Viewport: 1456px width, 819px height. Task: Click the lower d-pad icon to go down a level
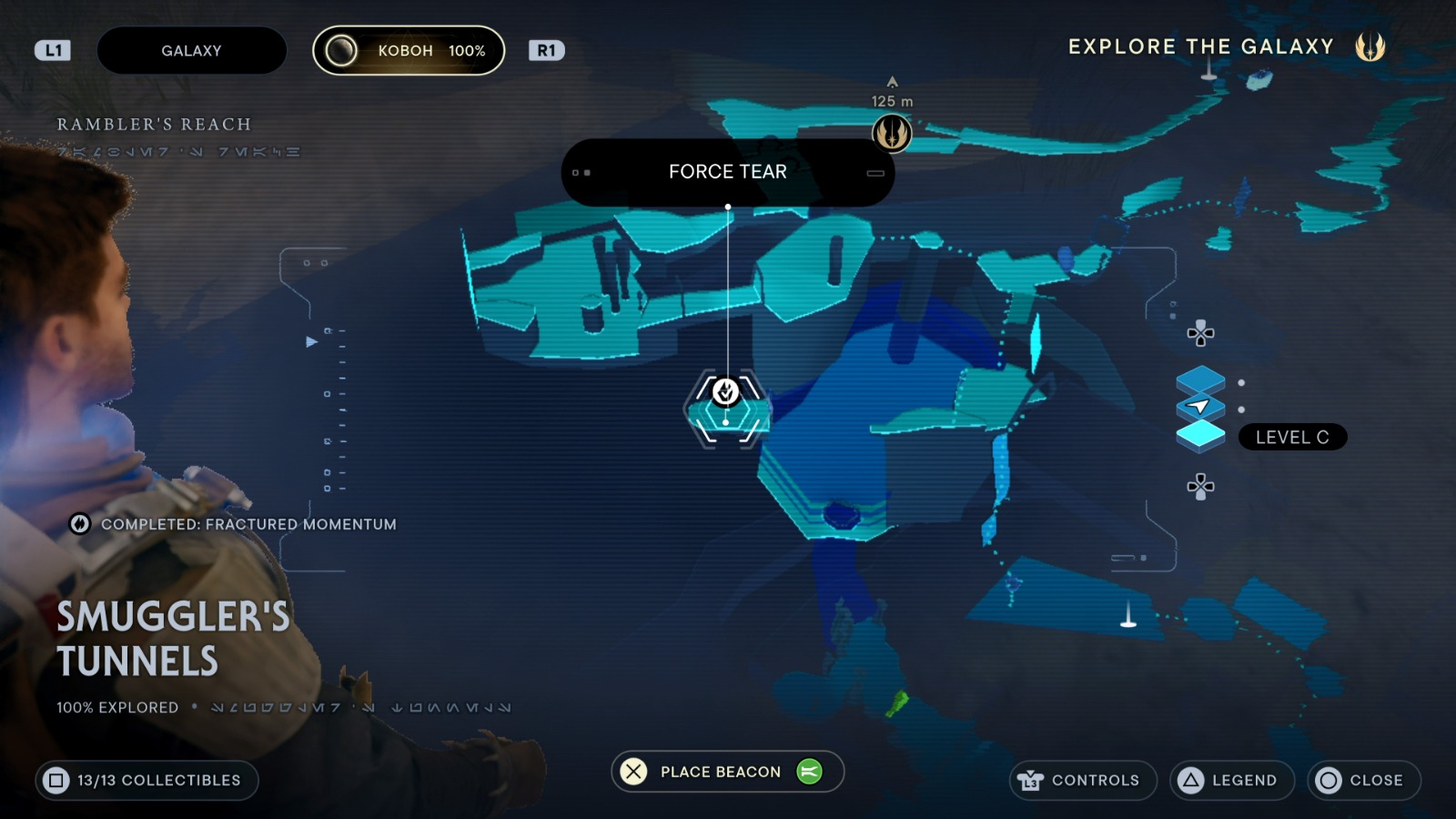(1201, 489)
